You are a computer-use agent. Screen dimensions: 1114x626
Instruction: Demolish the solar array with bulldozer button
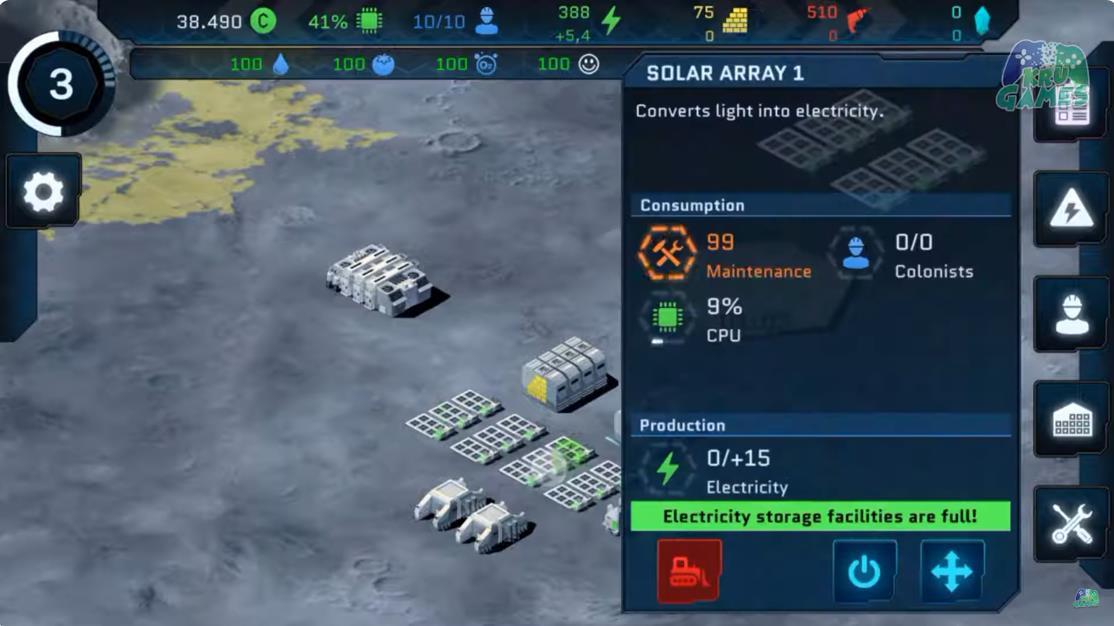pyautogui.click(x=689, y=572)
